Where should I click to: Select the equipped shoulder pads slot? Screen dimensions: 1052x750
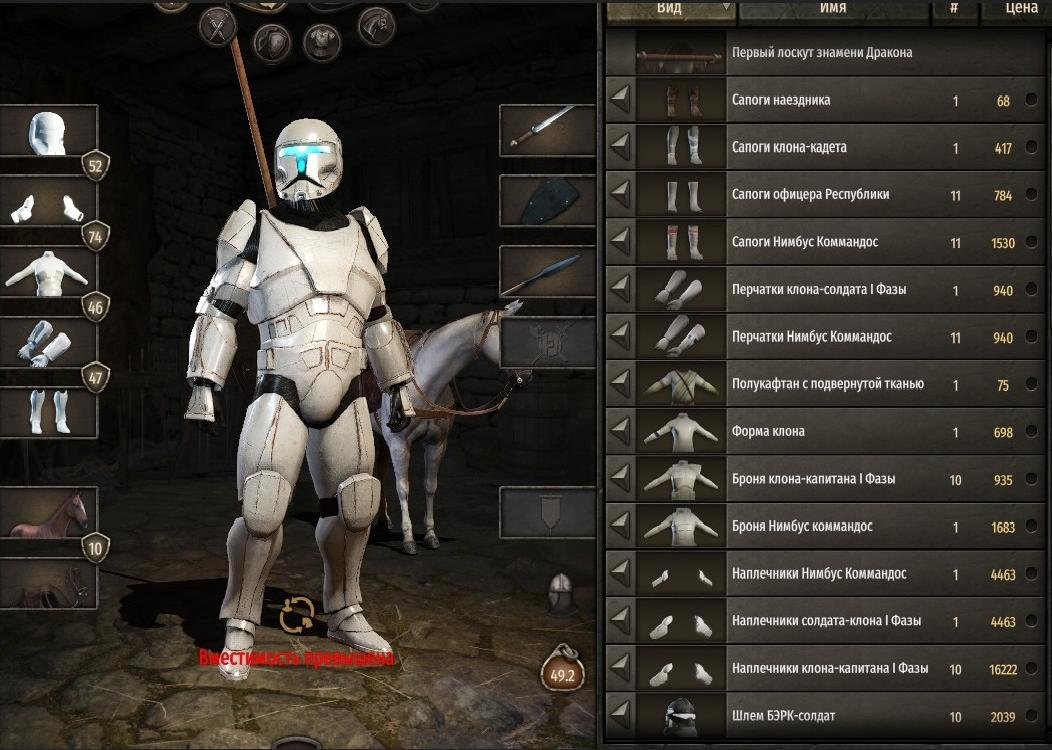[49, 205]
